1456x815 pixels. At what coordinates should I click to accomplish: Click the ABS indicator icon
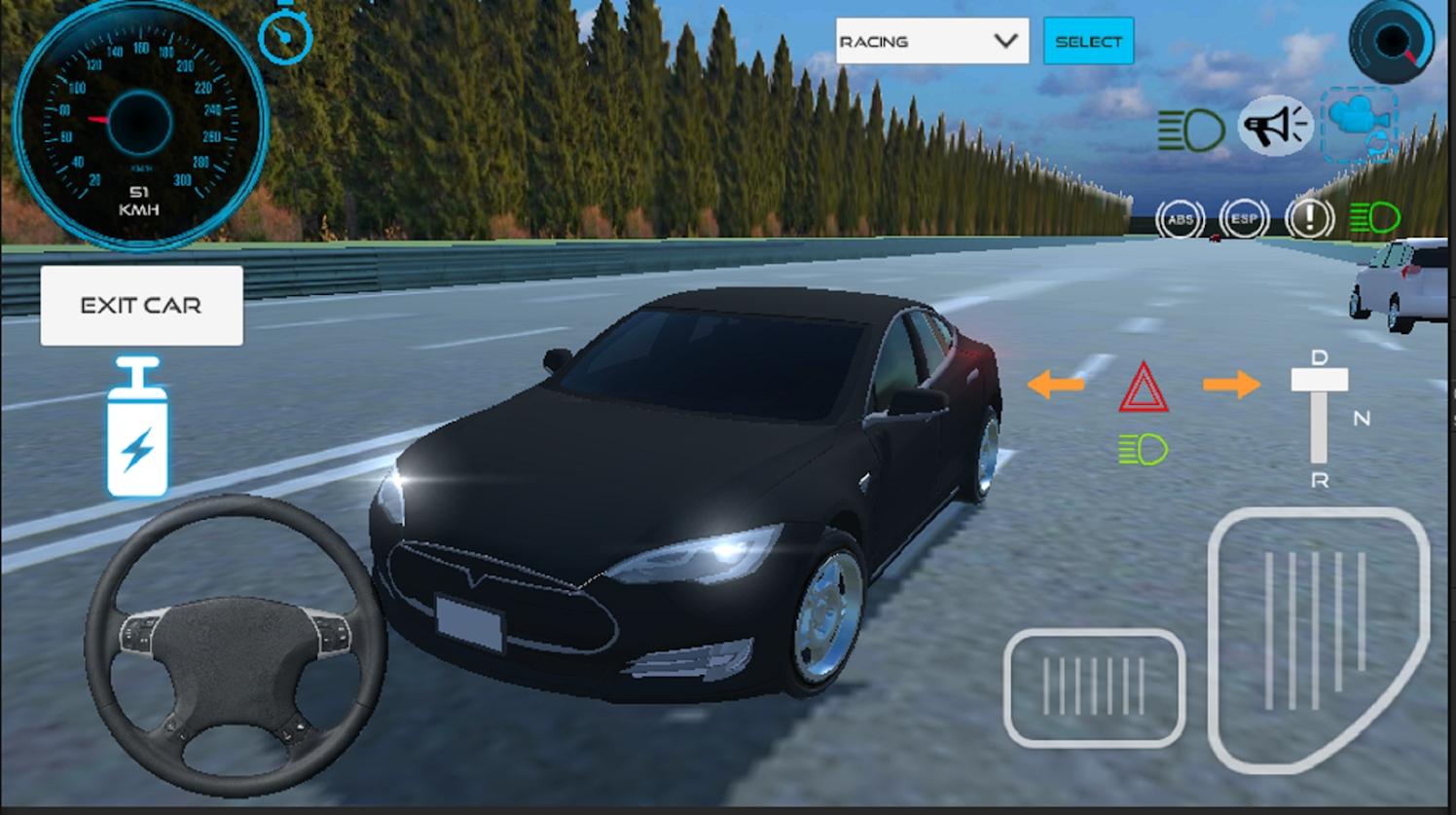pyautogui.click(x=1181, y=219)
